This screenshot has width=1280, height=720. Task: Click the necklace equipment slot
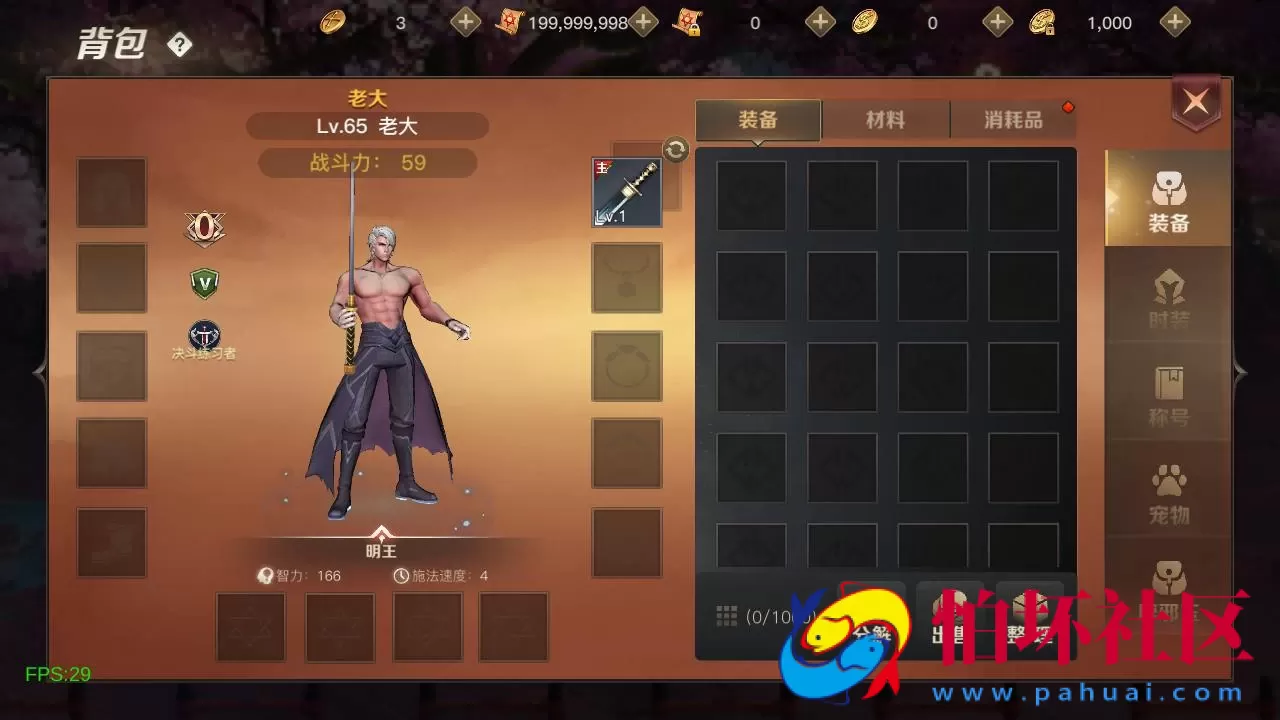point(626,279)
